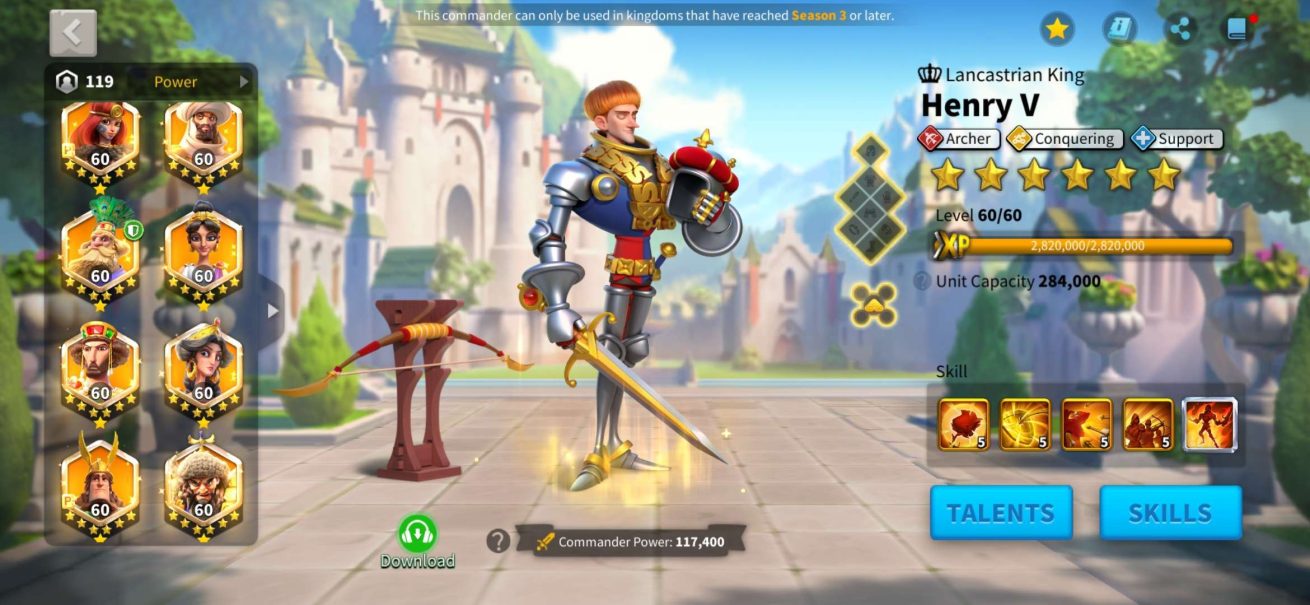Go back using the arrow button
Screen dimensions: 1310x605
(73, 33)
